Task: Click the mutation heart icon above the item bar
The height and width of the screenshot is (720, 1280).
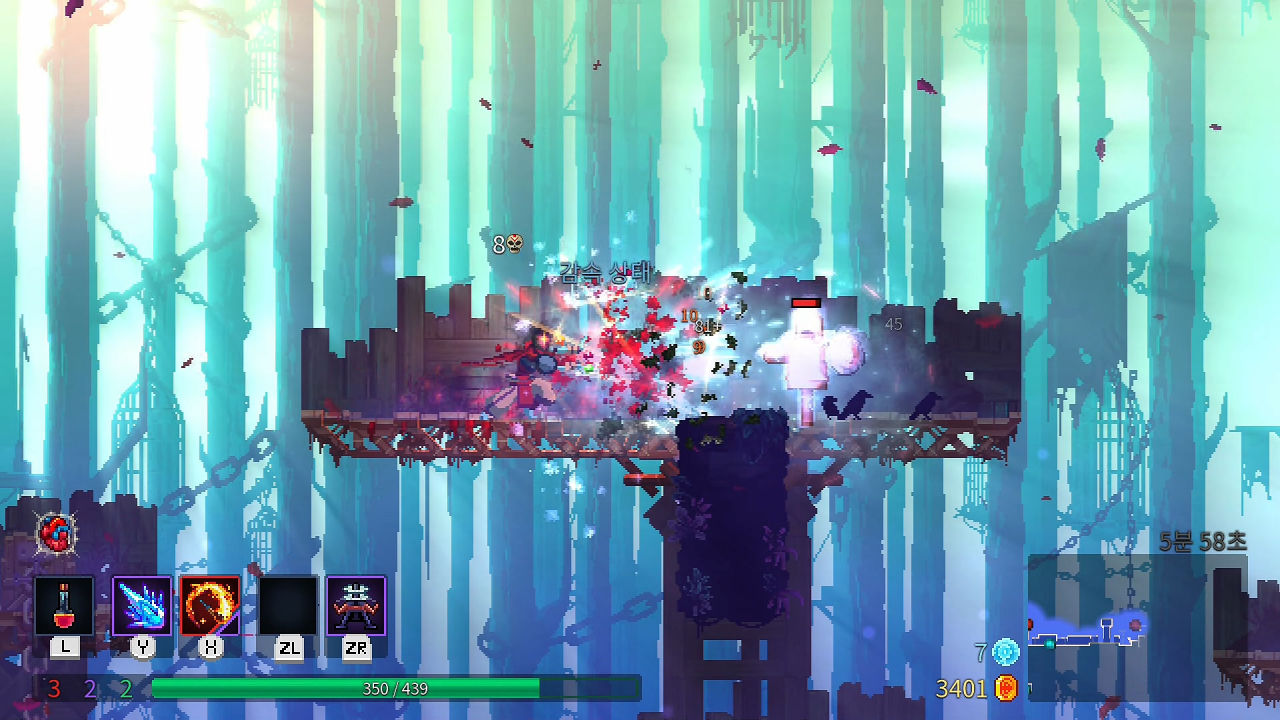Action: [55, 535]
